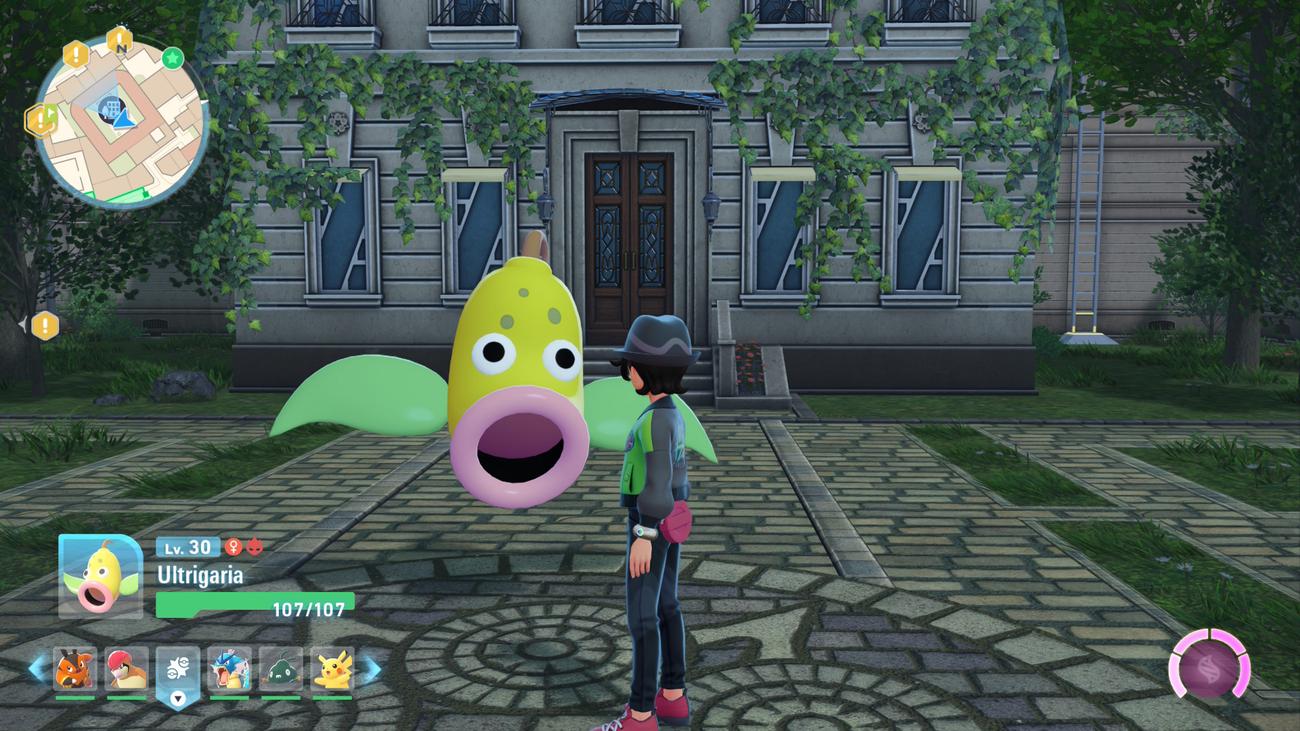Screen dimensions: 1300x731
Task: Select the Weepinbell portrait for Ultrigaria
Action: [x=100, y=576]
